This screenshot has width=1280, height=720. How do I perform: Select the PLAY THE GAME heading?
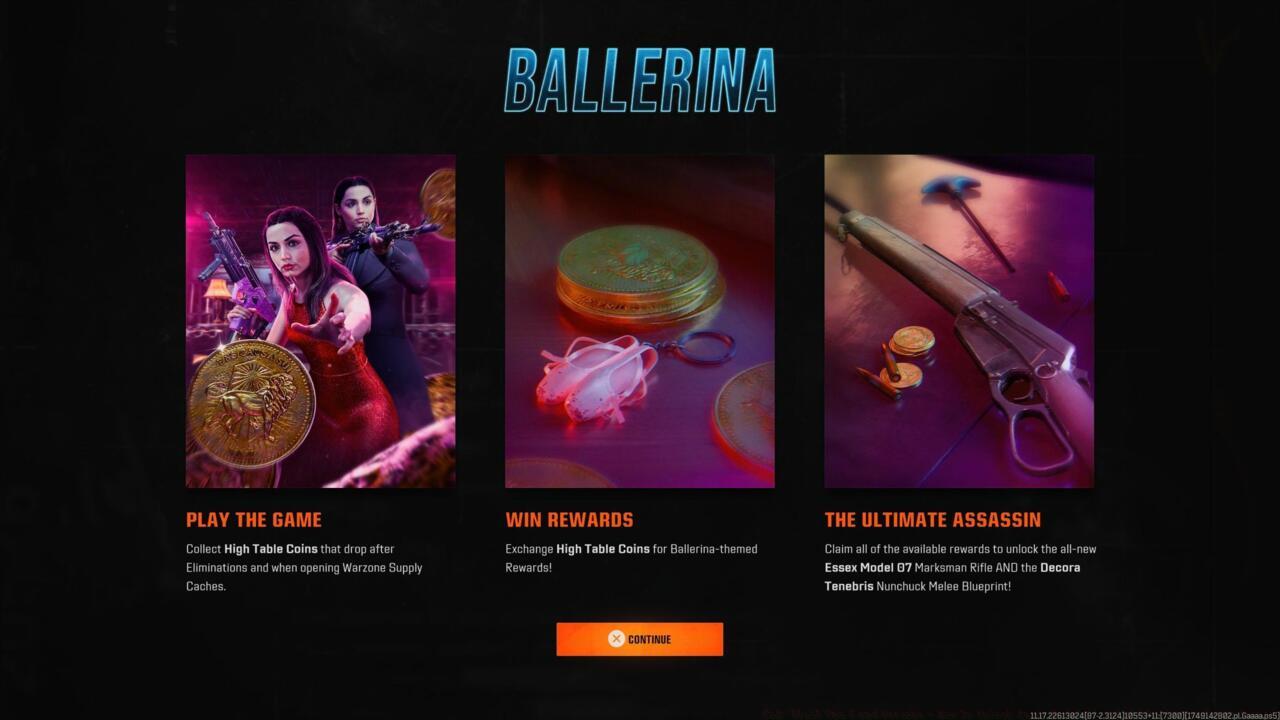point(253,519)
